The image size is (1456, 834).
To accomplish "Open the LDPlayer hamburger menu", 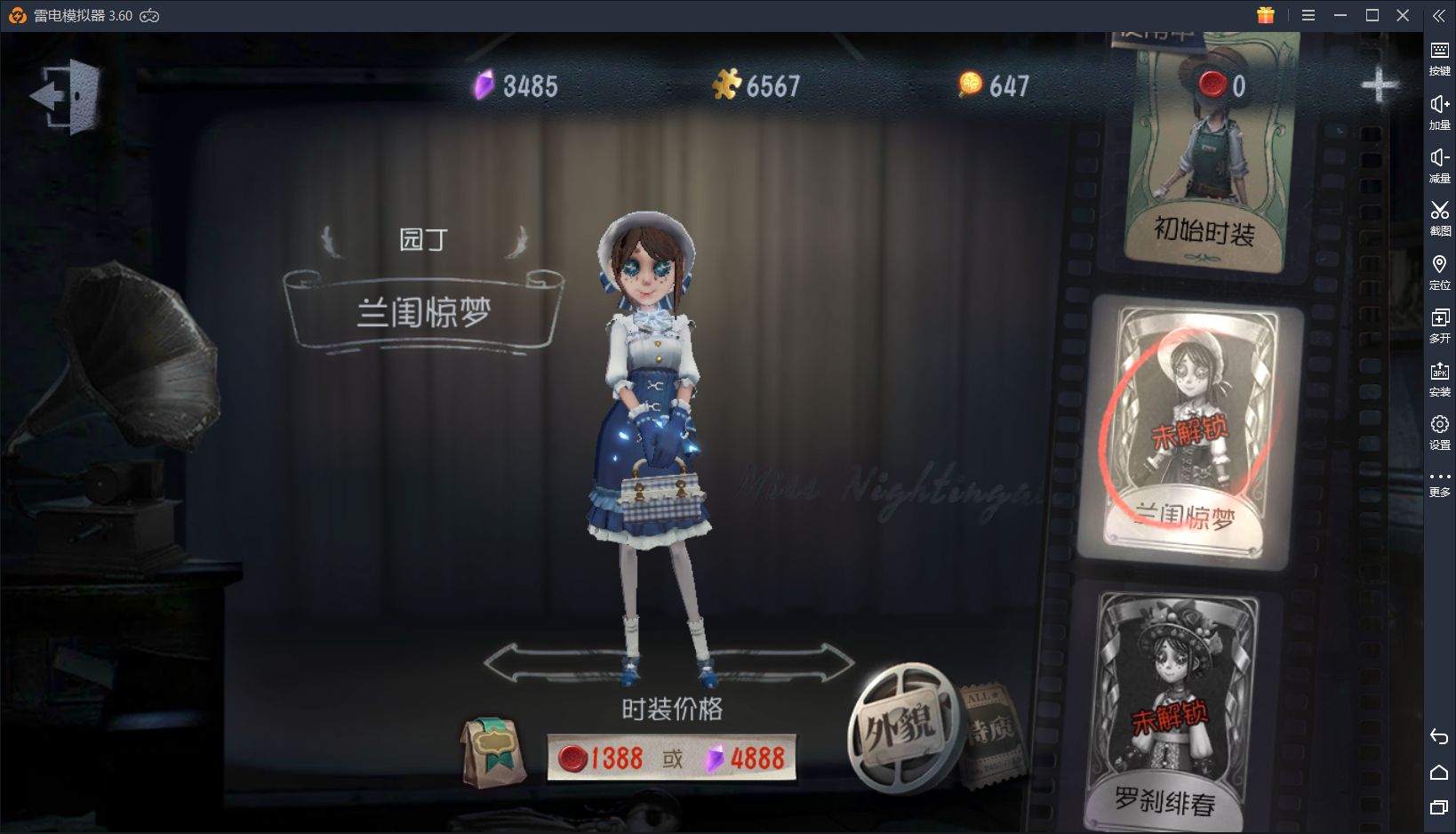I will pyautogui.click(x=1308, y=15).
